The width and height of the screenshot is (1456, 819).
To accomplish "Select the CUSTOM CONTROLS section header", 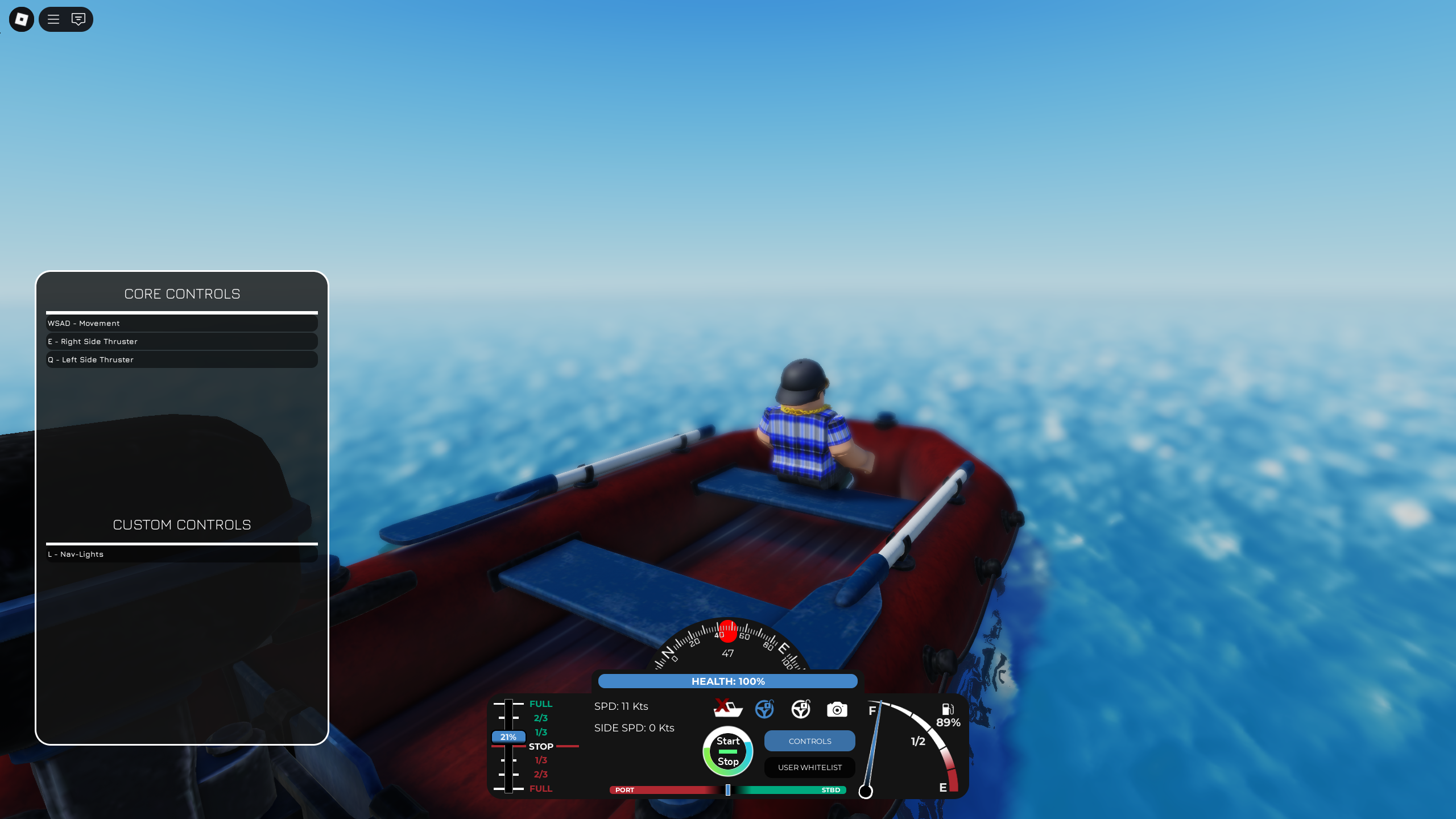I will [x=182, y=524].
